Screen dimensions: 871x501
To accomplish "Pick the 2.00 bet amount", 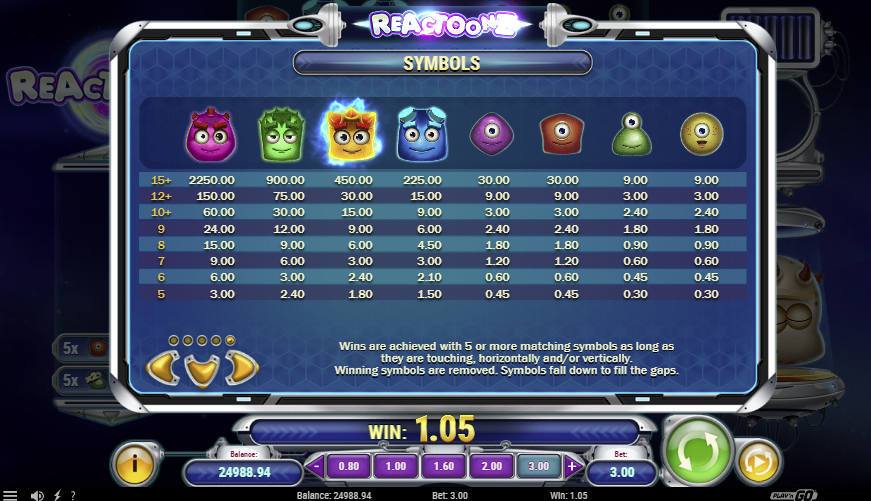I will pos(493,465).
